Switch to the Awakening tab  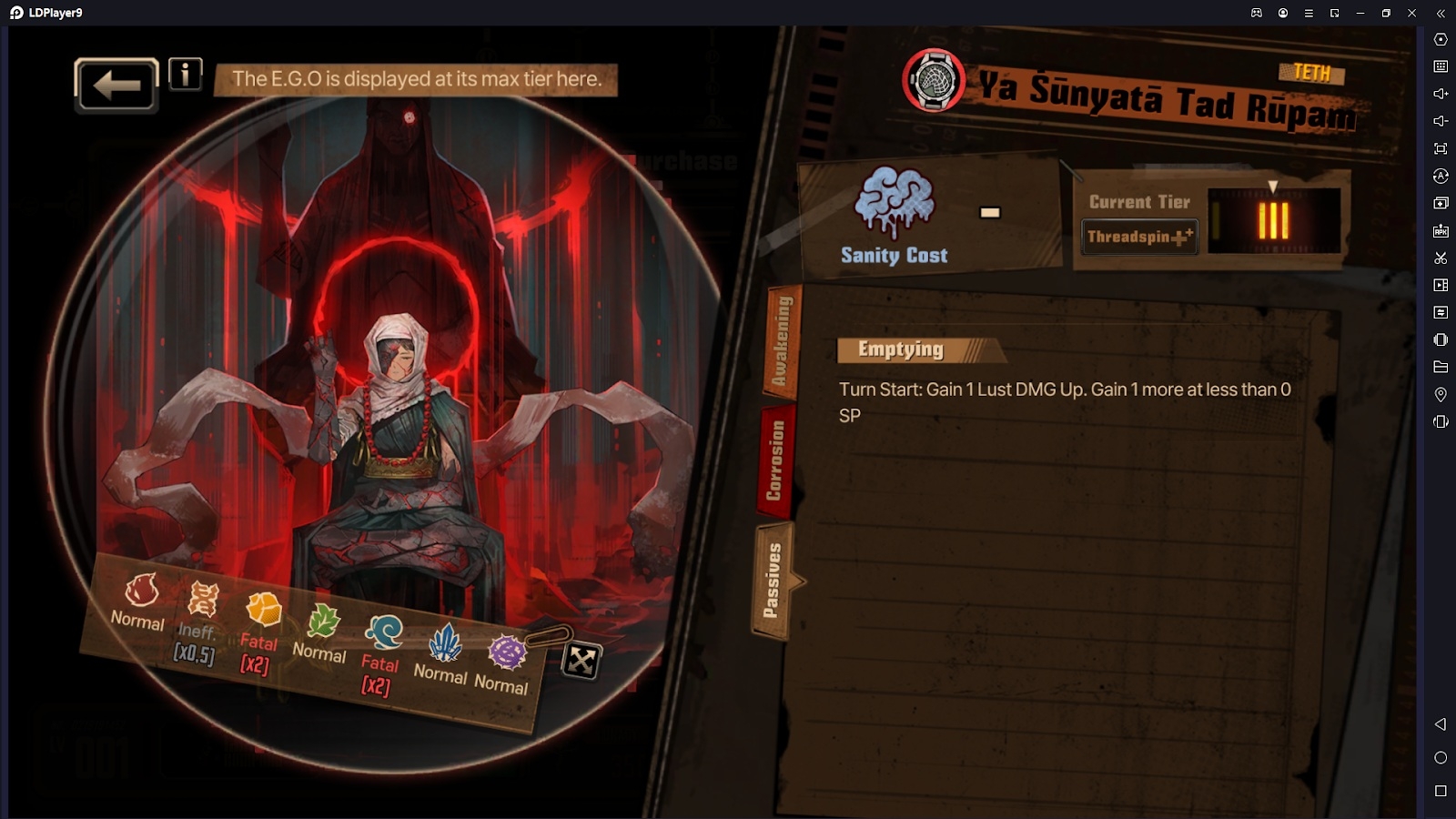pos(782,341)
